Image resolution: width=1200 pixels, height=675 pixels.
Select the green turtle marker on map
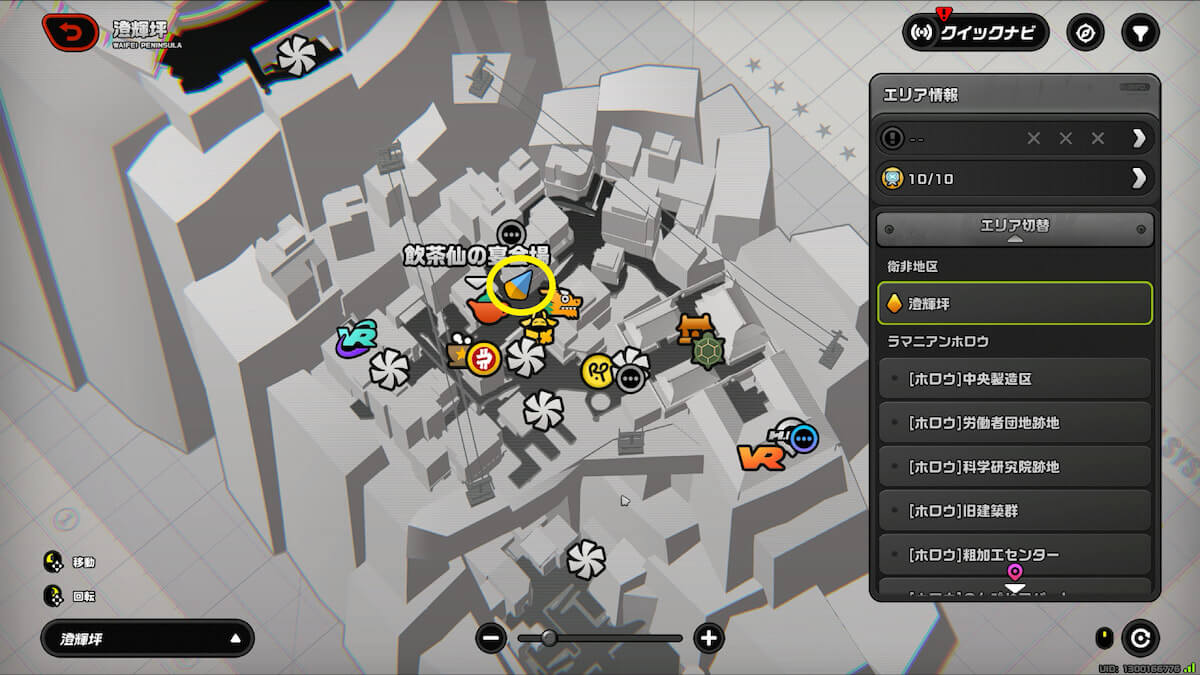(x=708, y=352)
